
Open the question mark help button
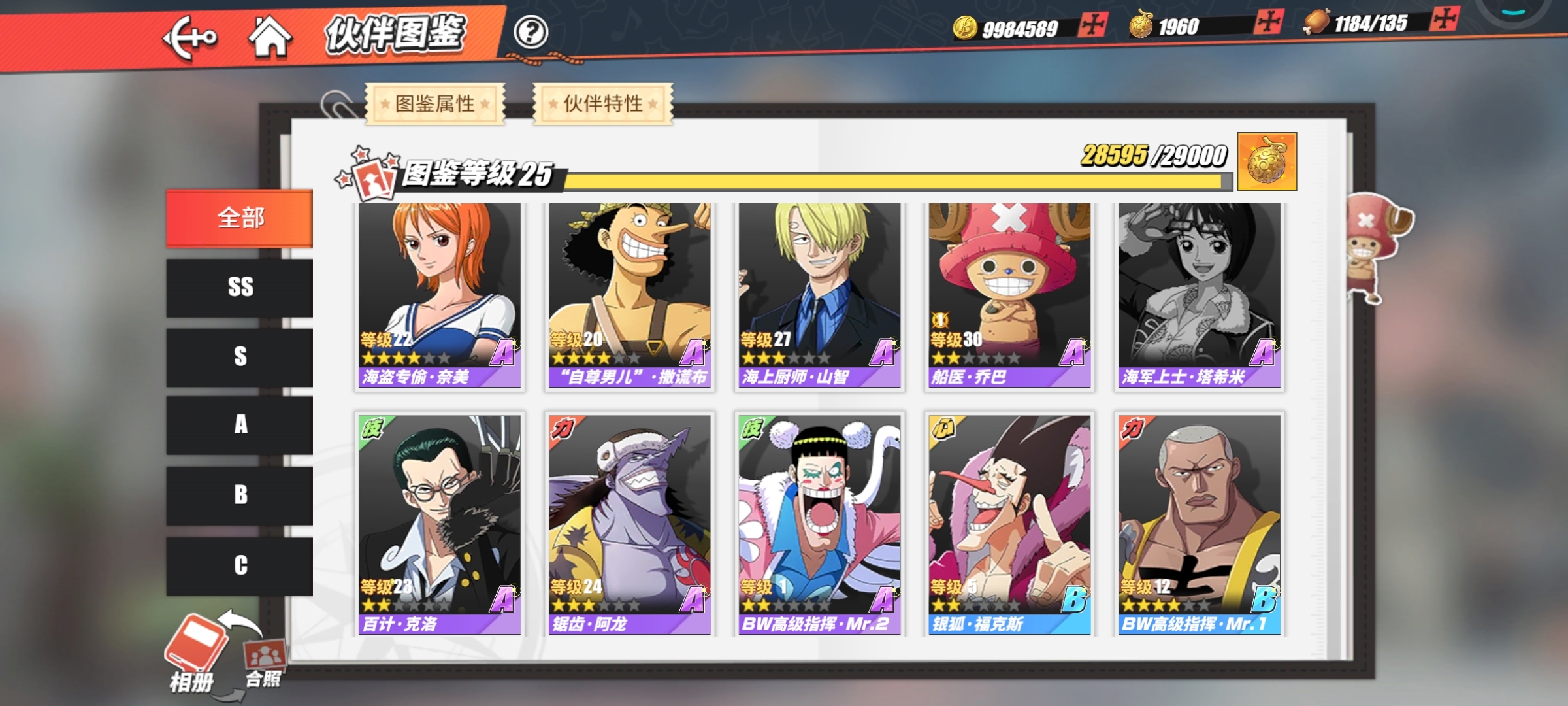click(531, 32)
